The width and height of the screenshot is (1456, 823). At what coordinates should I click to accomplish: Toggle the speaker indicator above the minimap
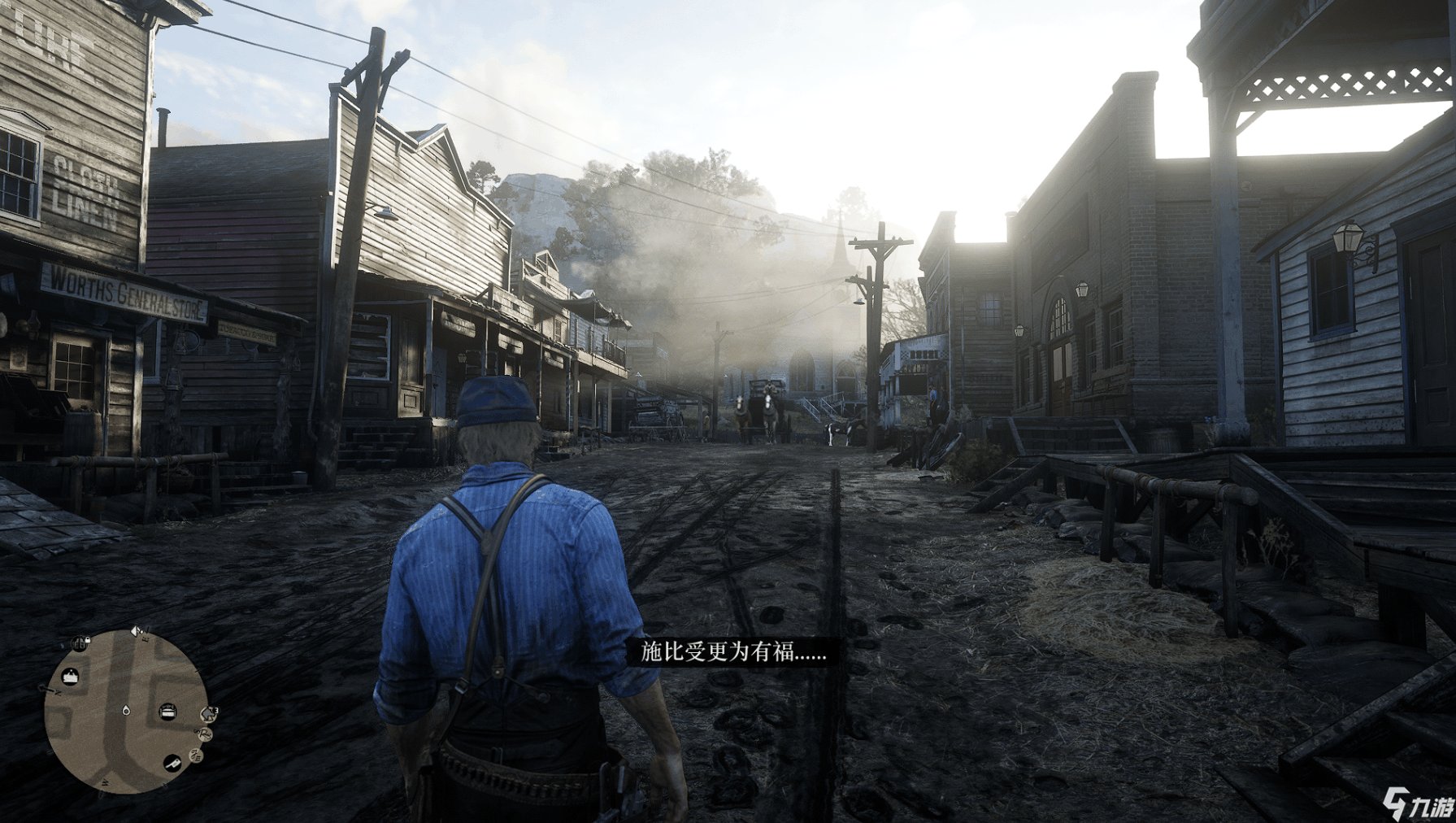tap(135, 631)
